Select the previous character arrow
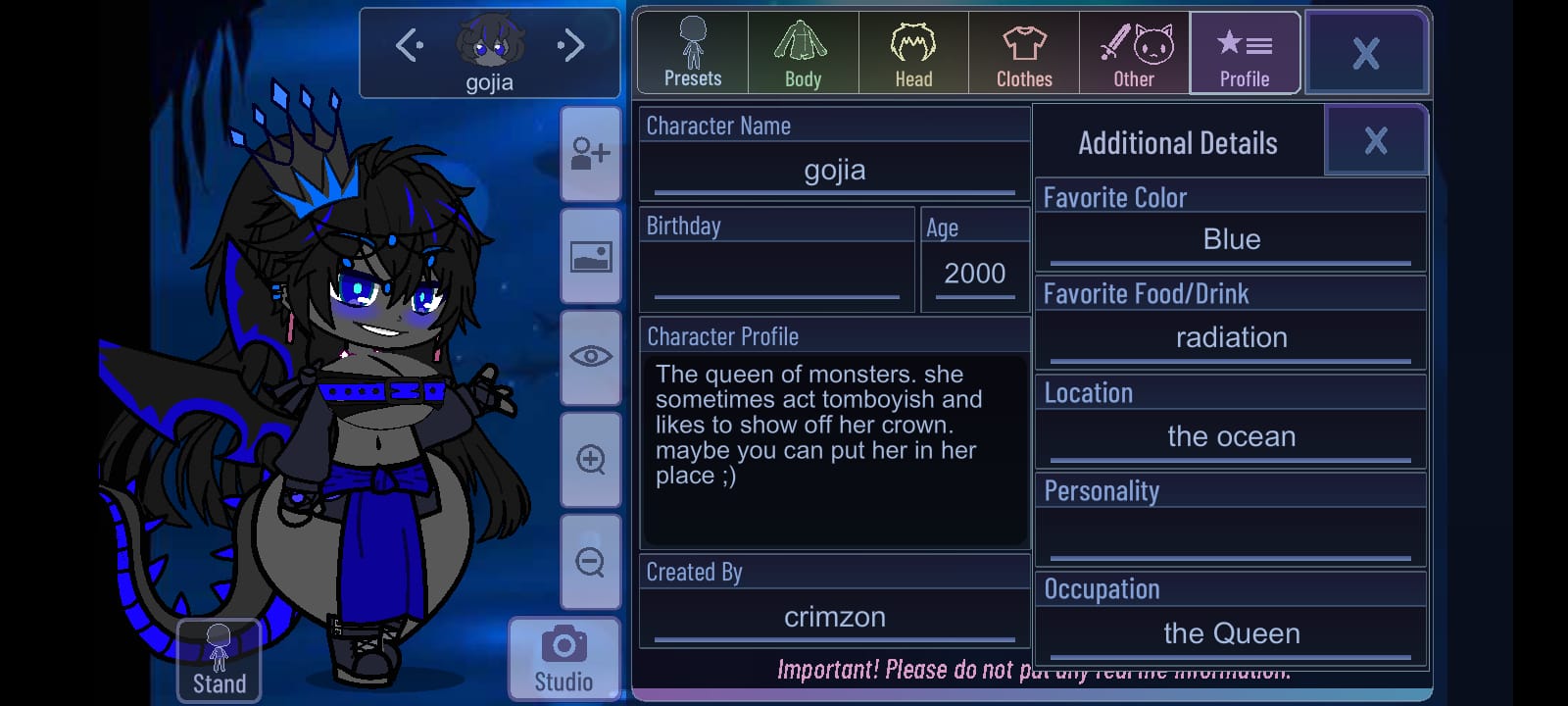Viewport: 1568px width, 706px height. click(409, 45)
